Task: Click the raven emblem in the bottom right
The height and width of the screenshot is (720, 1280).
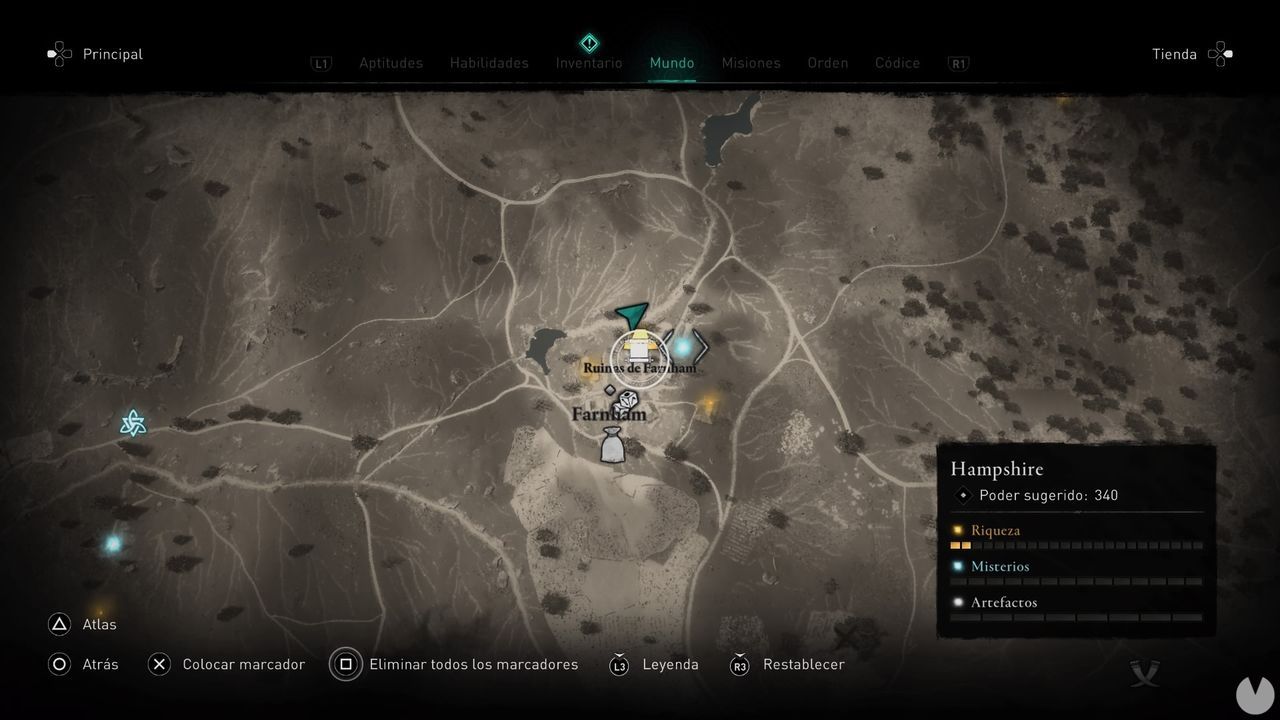Action: [1145, 673]
